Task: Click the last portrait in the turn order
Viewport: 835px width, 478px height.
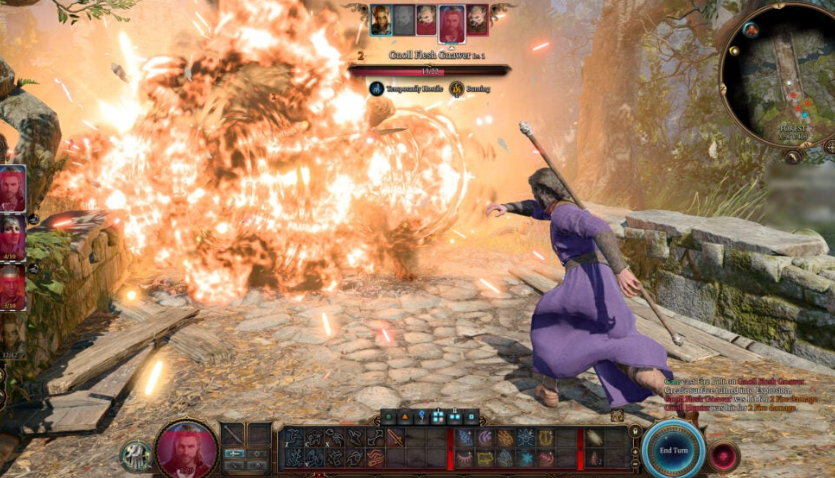Action: (478, 19)
